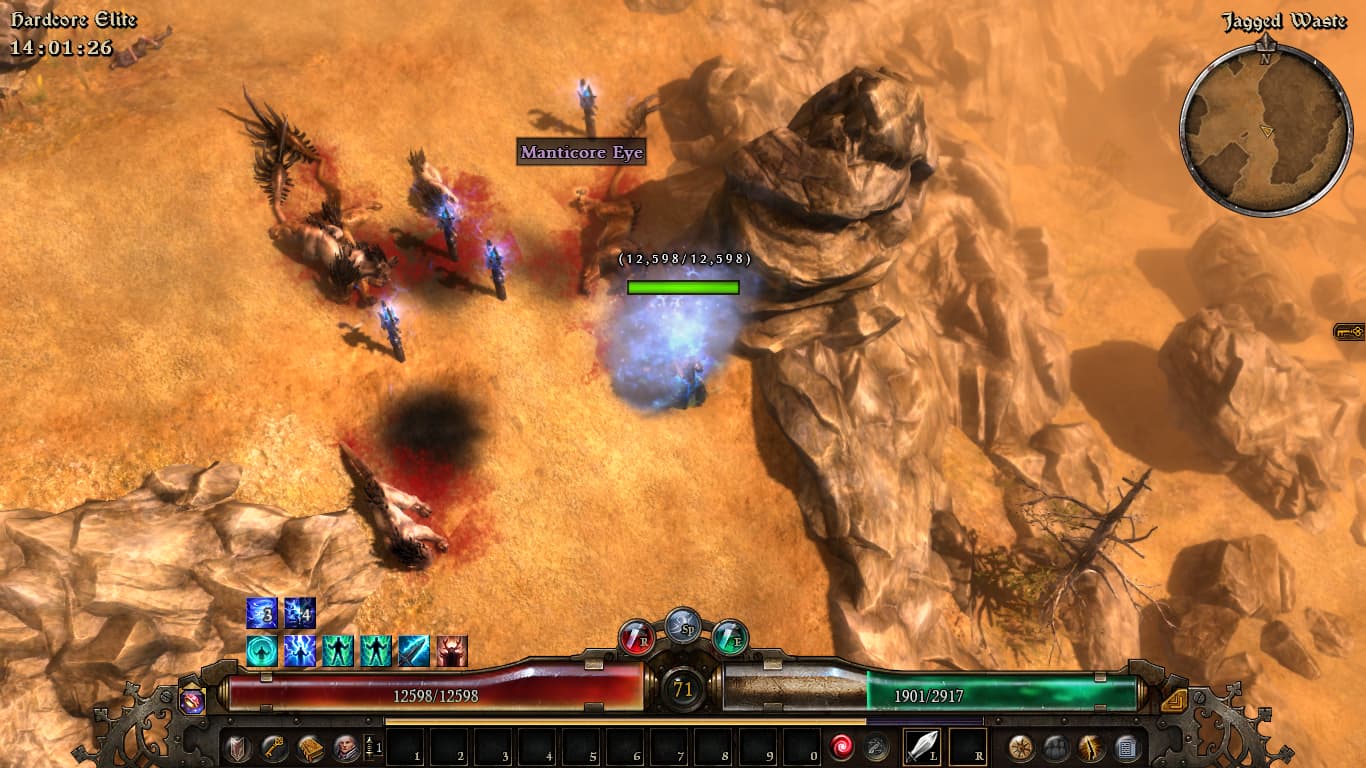Open the shield character sheet icon

238,748
